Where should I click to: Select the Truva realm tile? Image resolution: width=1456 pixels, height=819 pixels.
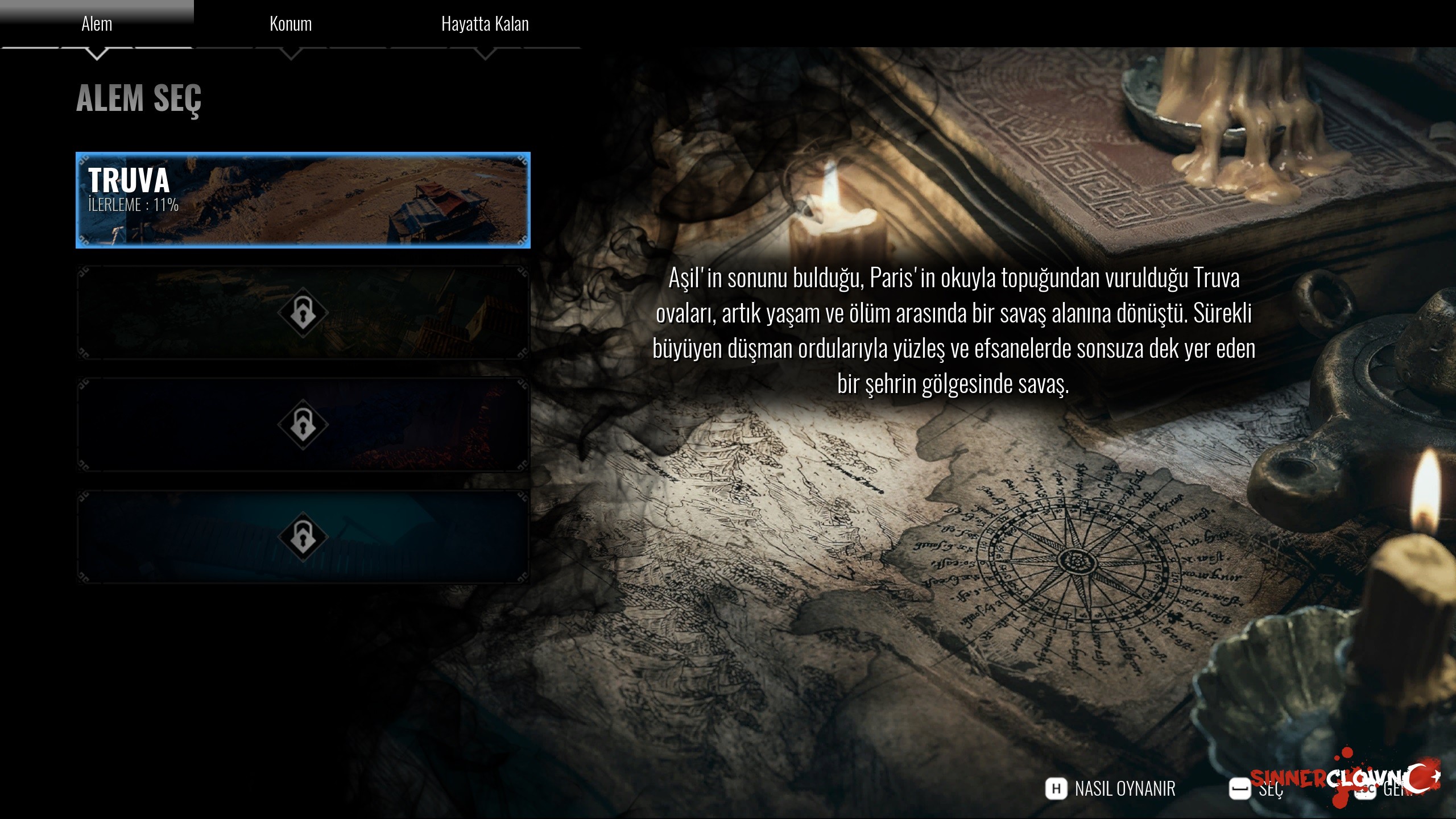303,200
